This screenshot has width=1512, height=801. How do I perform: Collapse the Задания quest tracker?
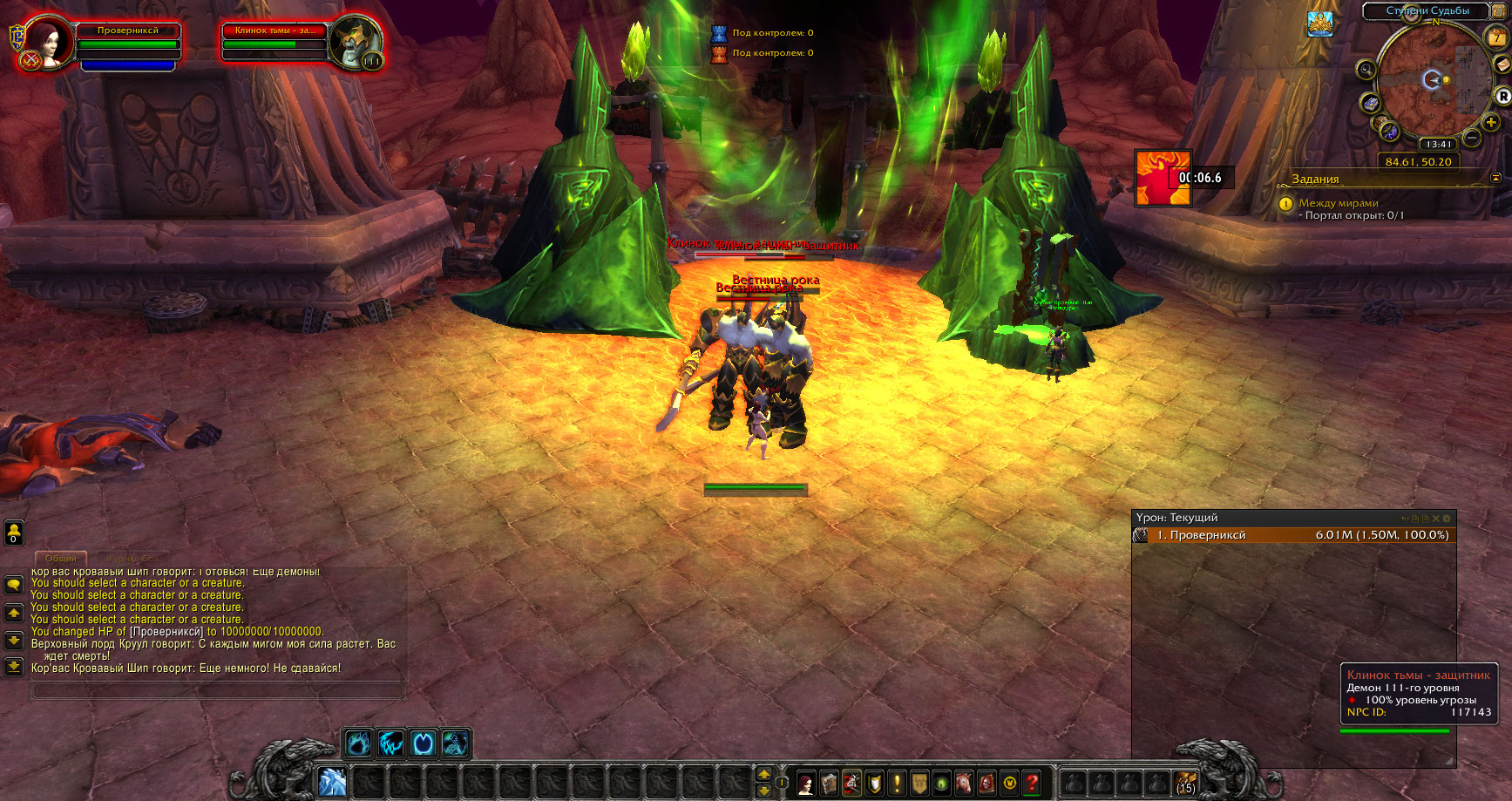(1496, 178)
